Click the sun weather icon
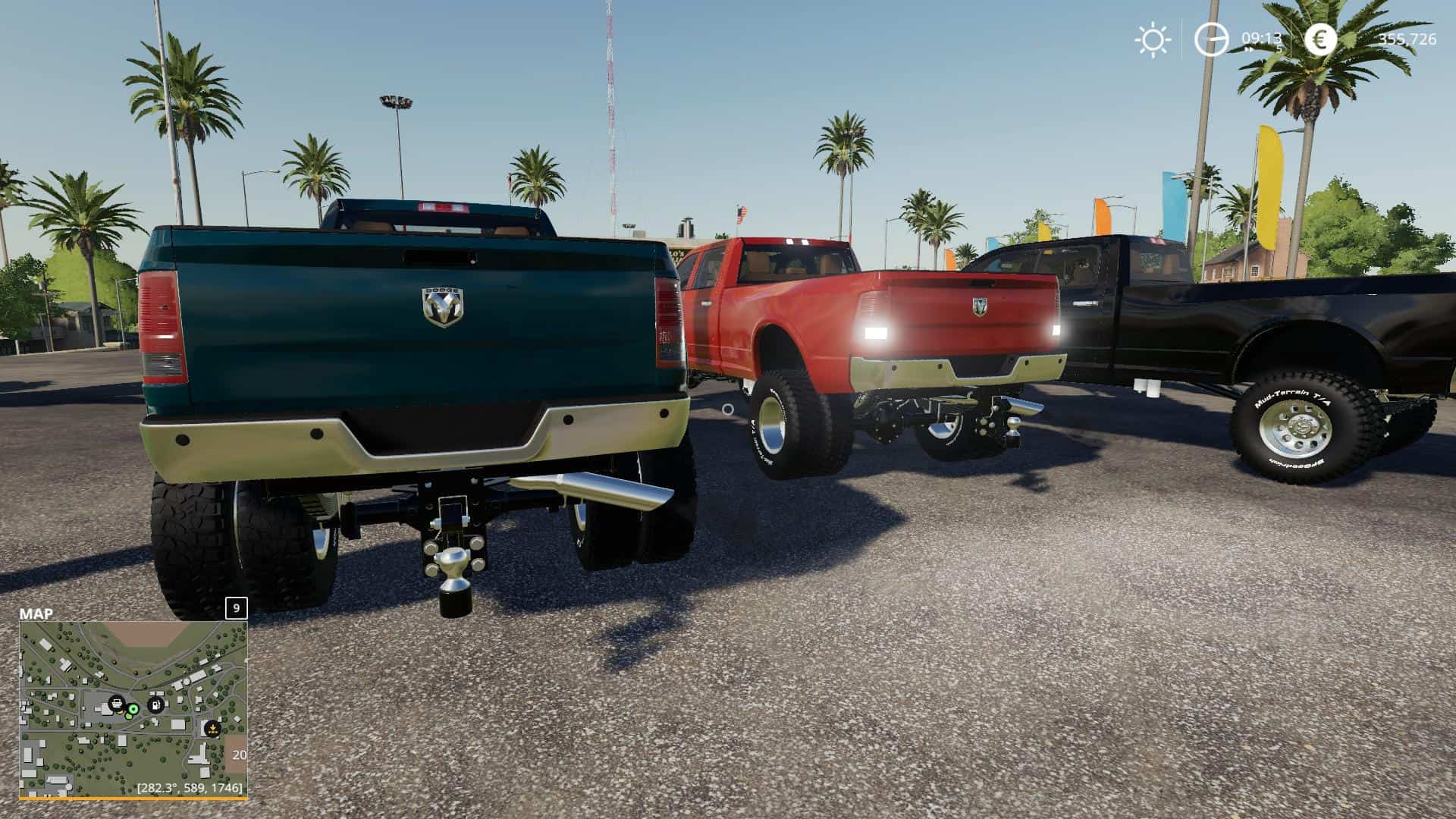Image resolution: width=1456 pixels, height=819 pixels. (1153, 39)
